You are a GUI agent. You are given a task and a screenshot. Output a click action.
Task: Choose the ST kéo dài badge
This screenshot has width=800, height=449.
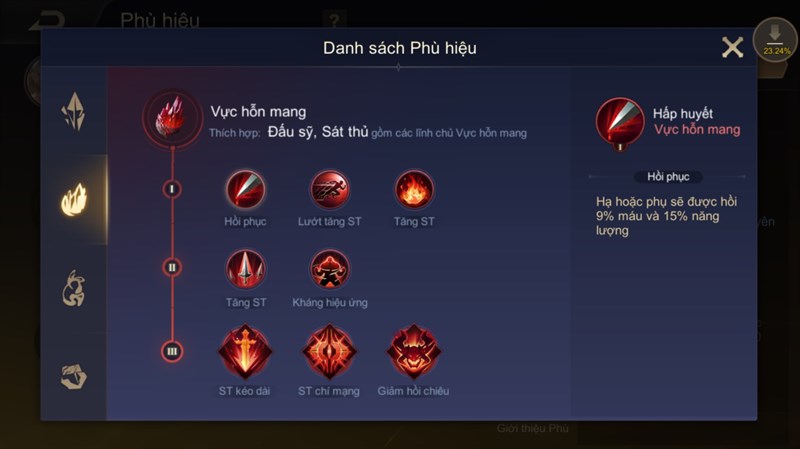pos(245,351)
